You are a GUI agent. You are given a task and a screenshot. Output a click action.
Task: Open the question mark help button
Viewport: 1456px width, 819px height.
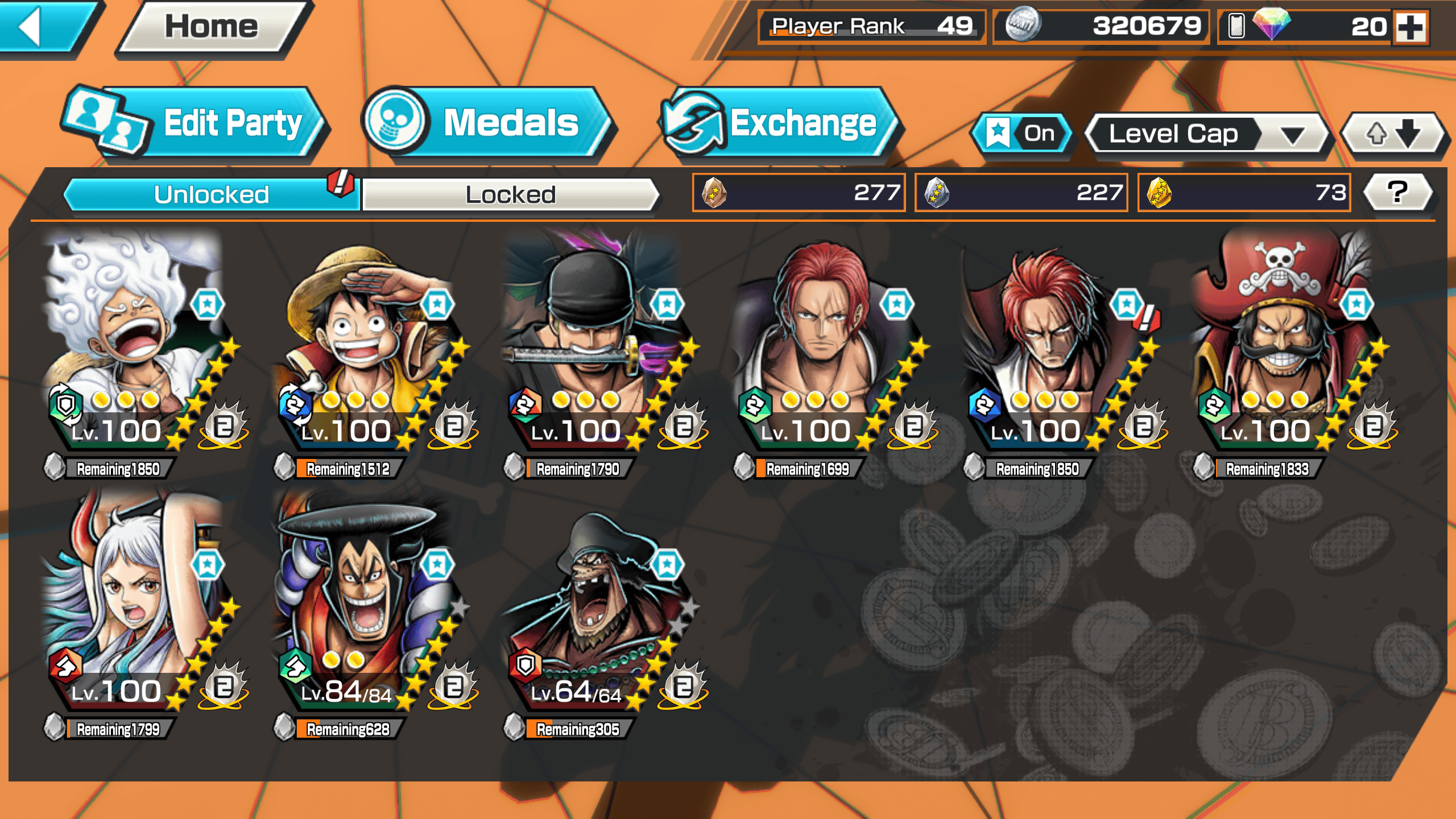click(1397, 193)
